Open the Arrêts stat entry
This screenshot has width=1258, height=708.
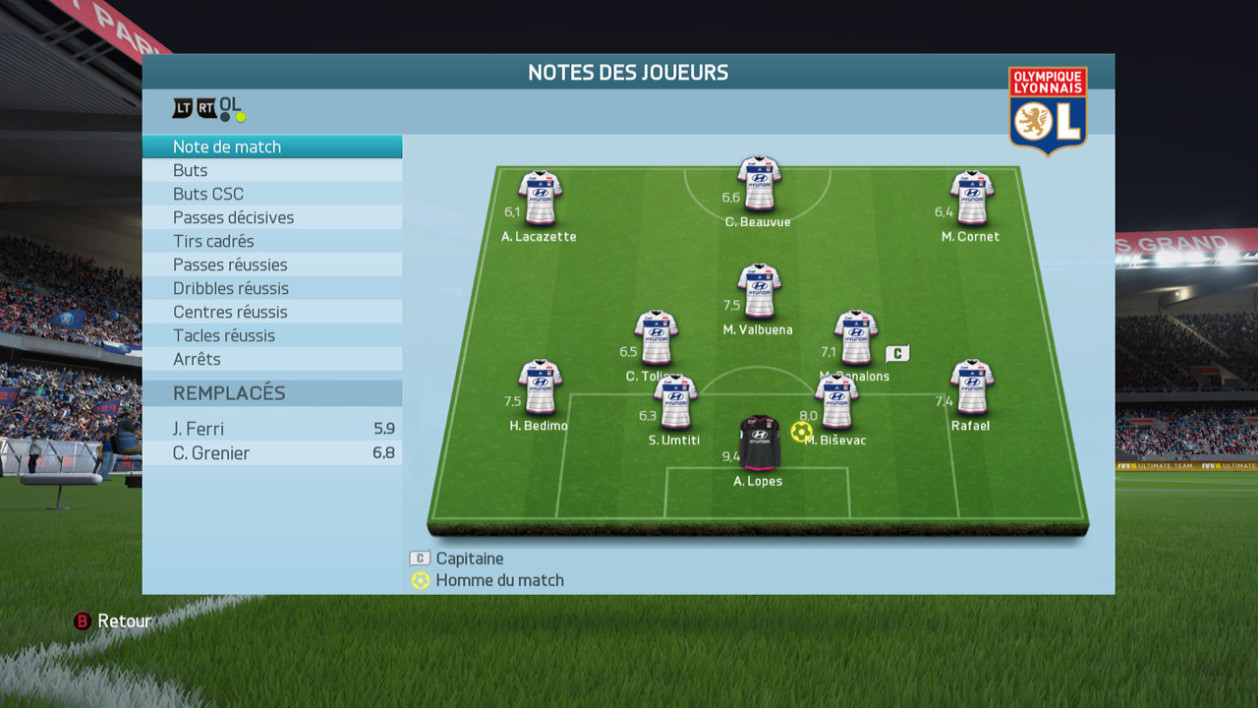point(272,359)
